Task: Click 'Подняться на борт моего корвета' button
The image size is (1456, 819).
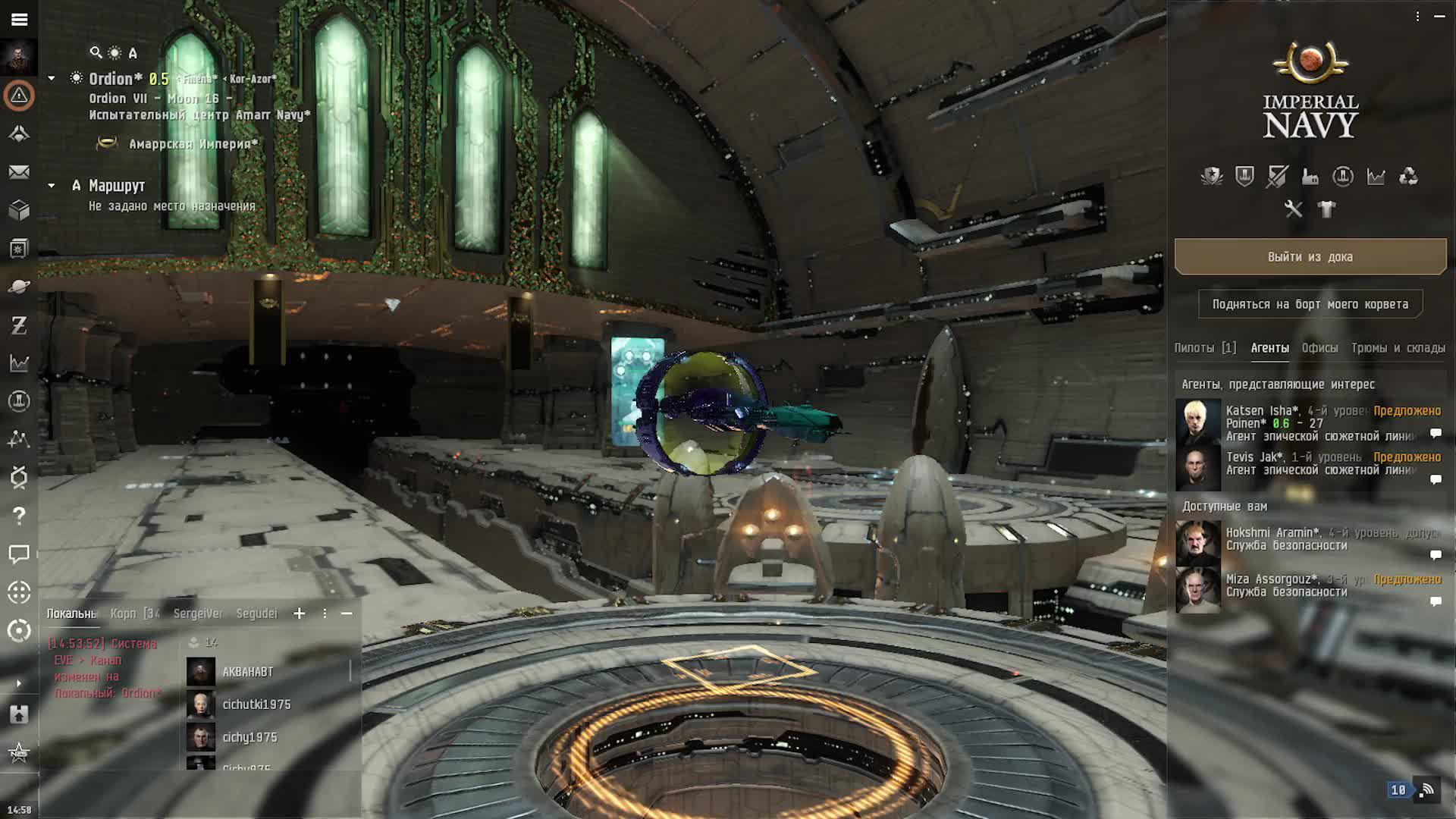Action: 1310,304
